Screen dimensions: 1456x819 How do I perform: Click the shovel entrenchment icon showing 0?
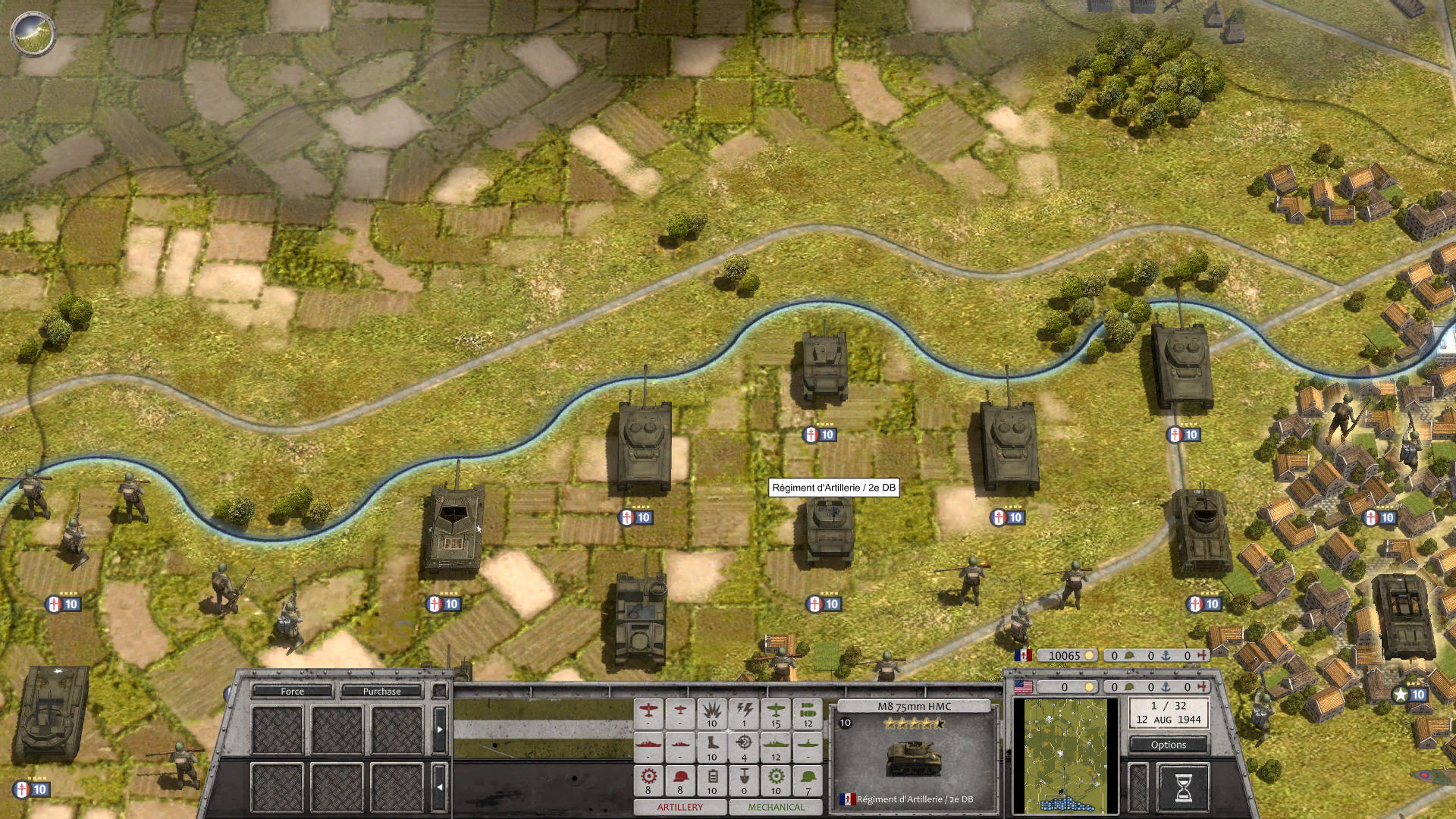tap(745, 778)
